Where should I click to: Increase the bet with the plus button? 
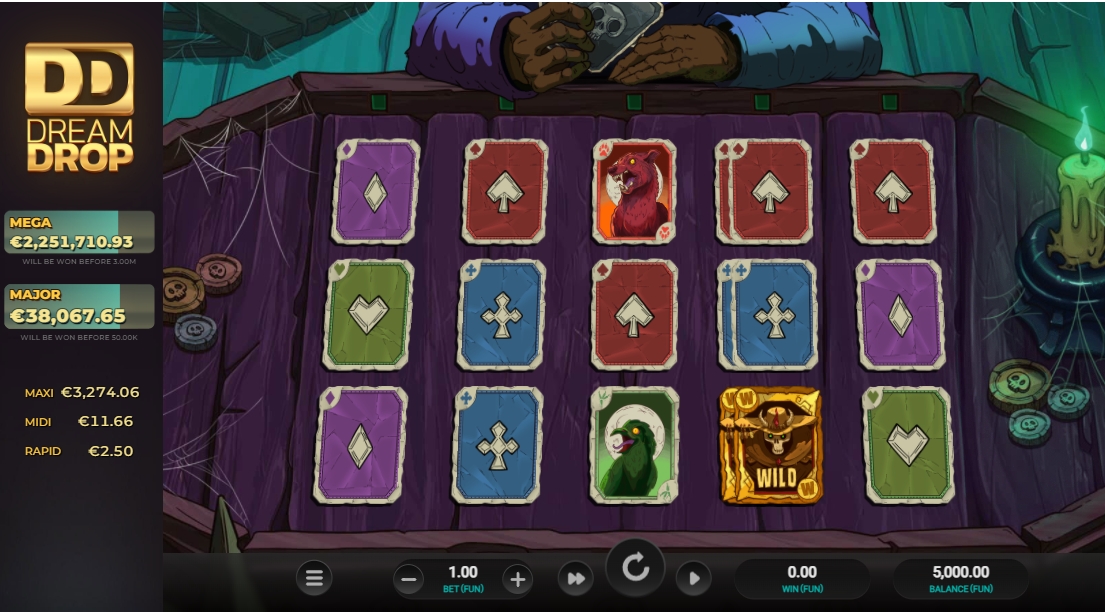(x=516, y=578)
